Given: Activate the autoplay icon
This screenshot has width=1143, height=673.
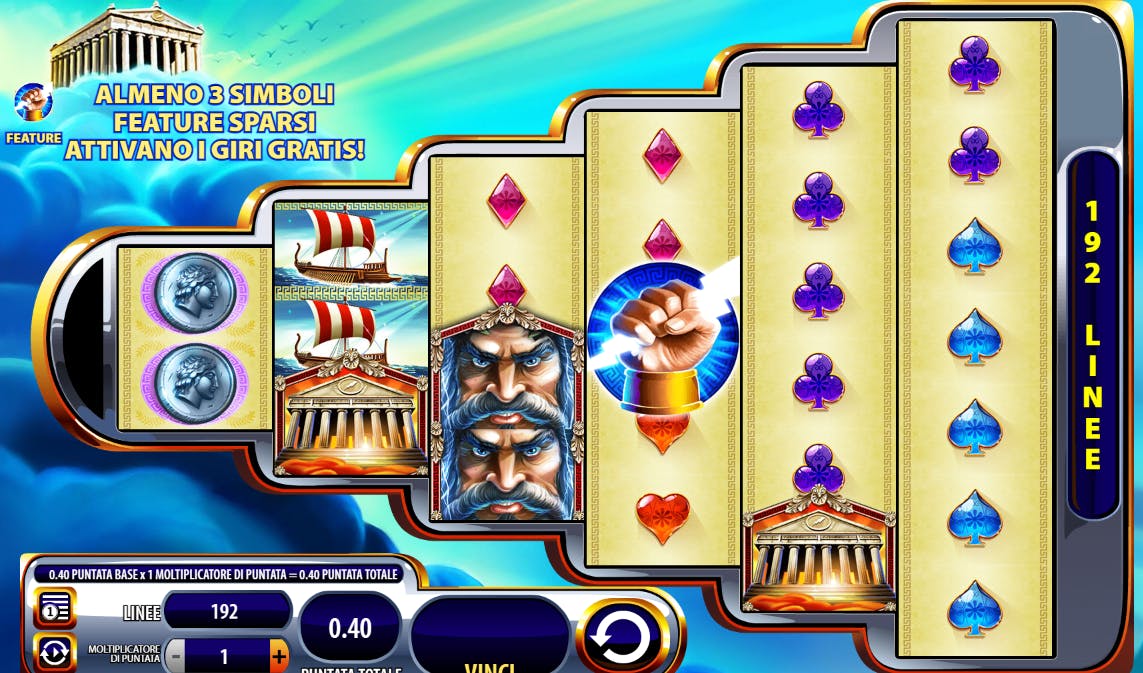Looking at the screenshot, I should [x=53, y=653].
